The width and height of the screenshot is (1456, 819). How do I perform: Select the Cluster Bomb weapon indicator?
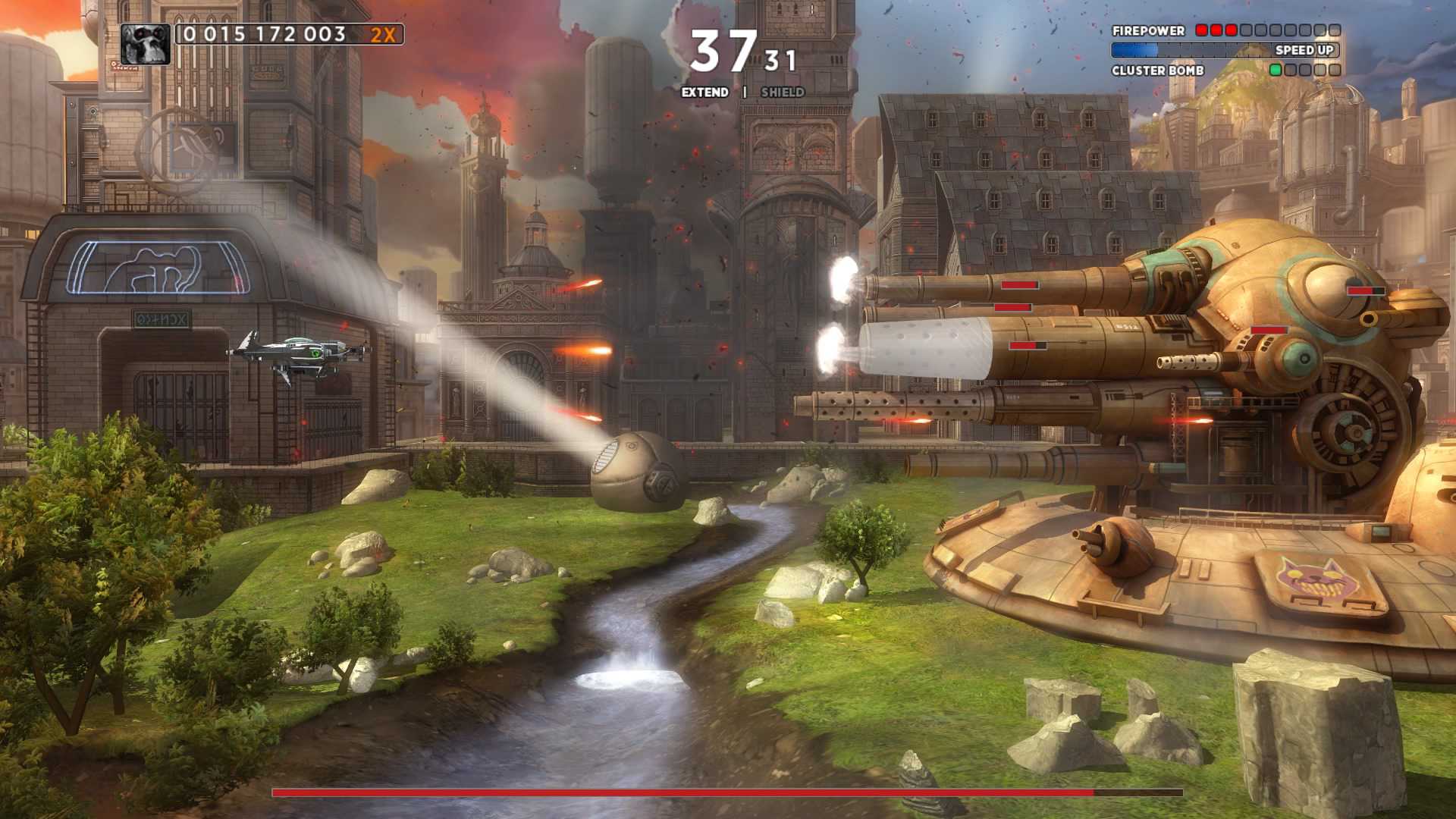1157,71
